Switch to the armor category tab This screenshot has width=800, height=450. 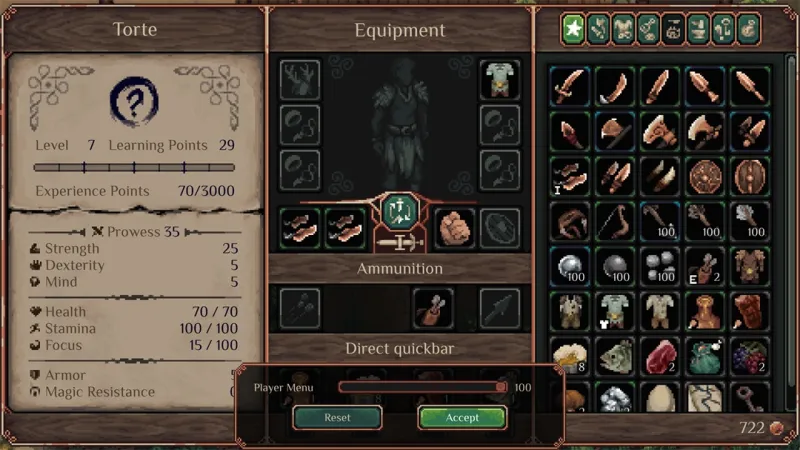[x=624, y=29]
